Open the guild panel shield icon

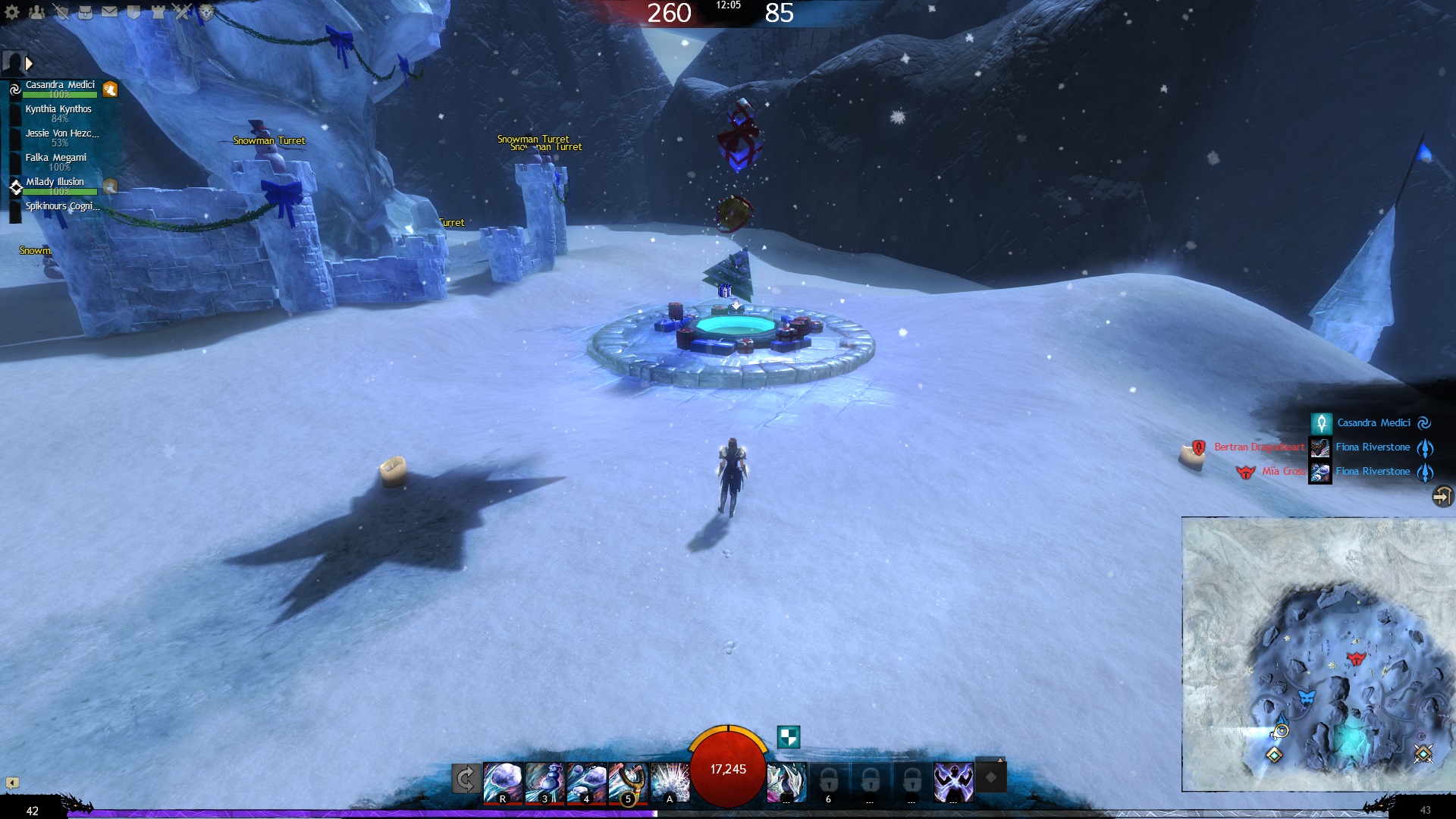133,12
